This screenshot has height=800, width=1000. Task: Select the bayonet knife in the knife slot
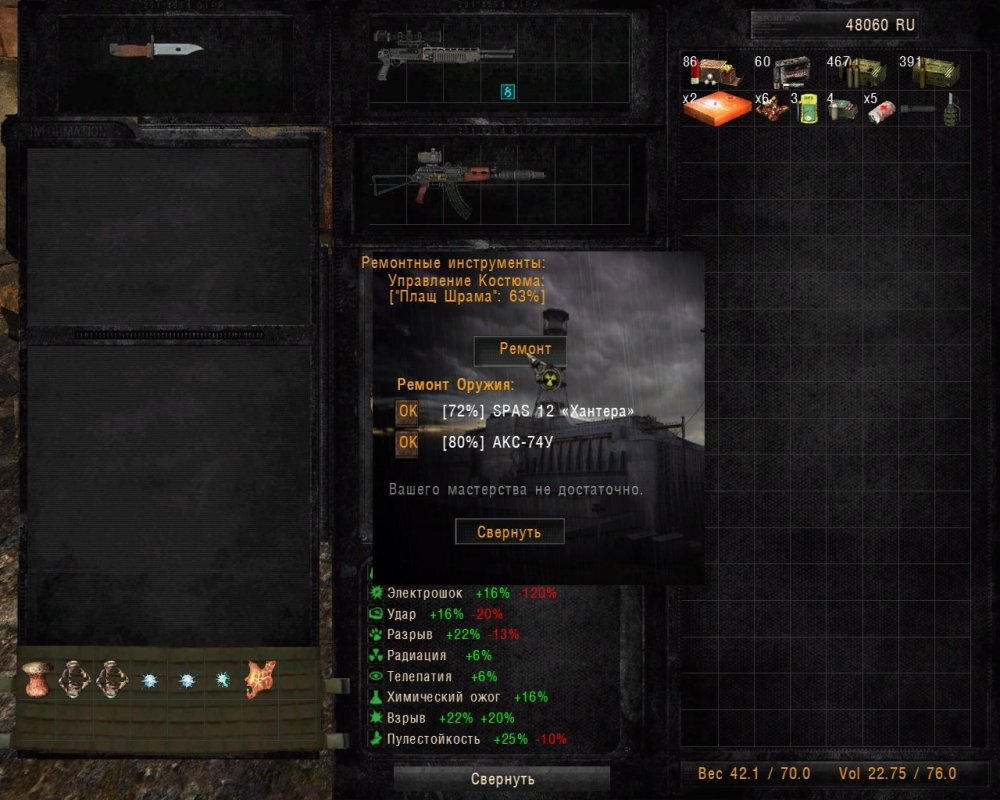pos(156,48)
